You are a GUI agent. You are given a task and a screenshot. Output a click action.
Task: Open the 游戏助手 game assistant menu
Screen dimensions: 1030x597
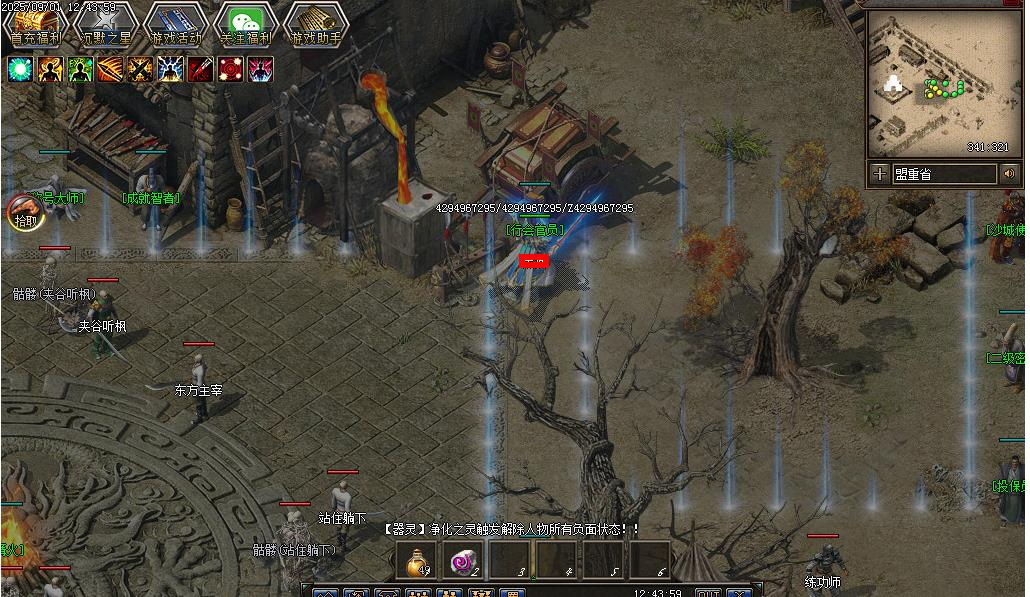pos(316,24)
